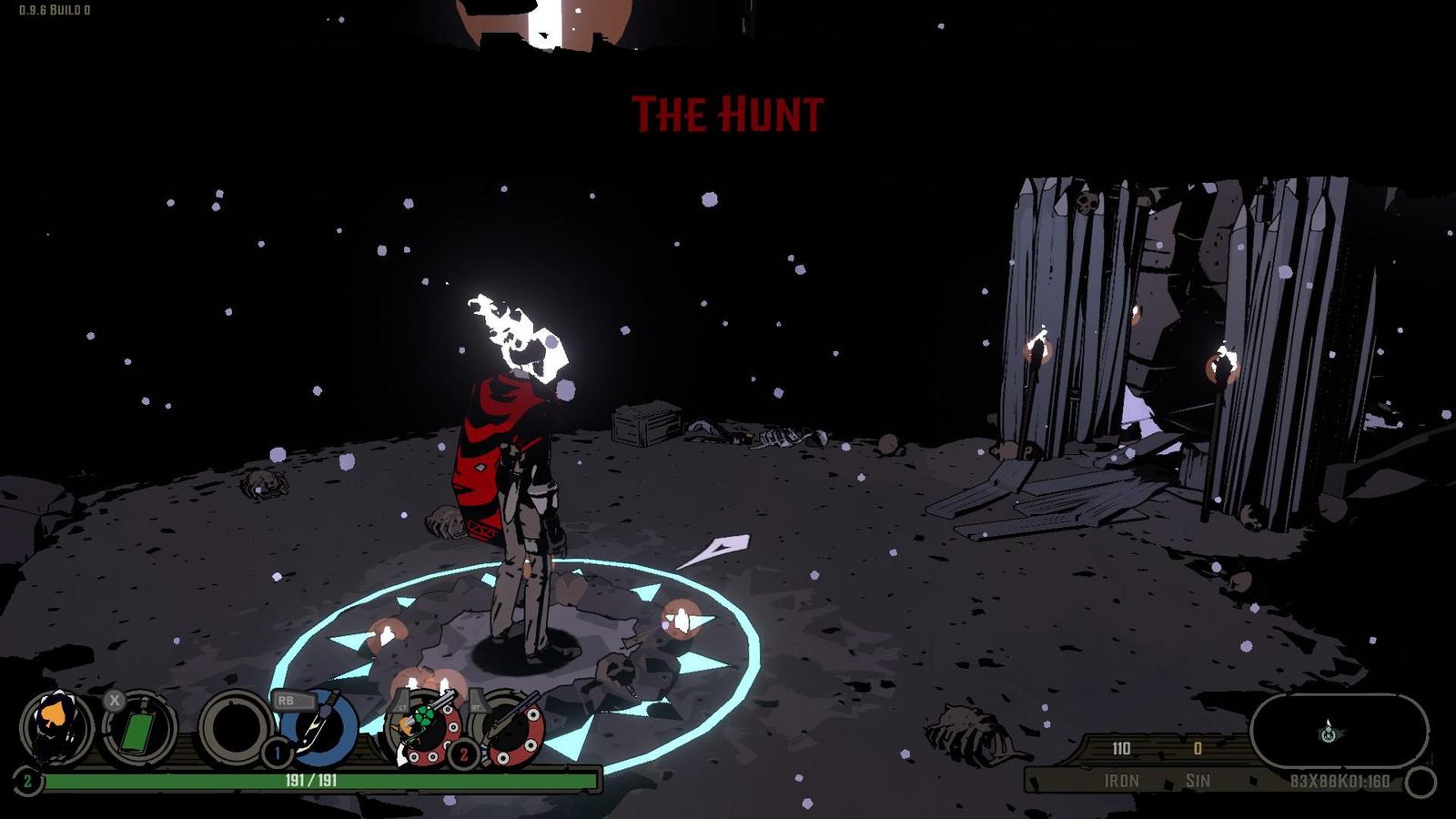Activate the knife ability in the blue ring
Screen dimensions: 1456x819
pos(320,728)
